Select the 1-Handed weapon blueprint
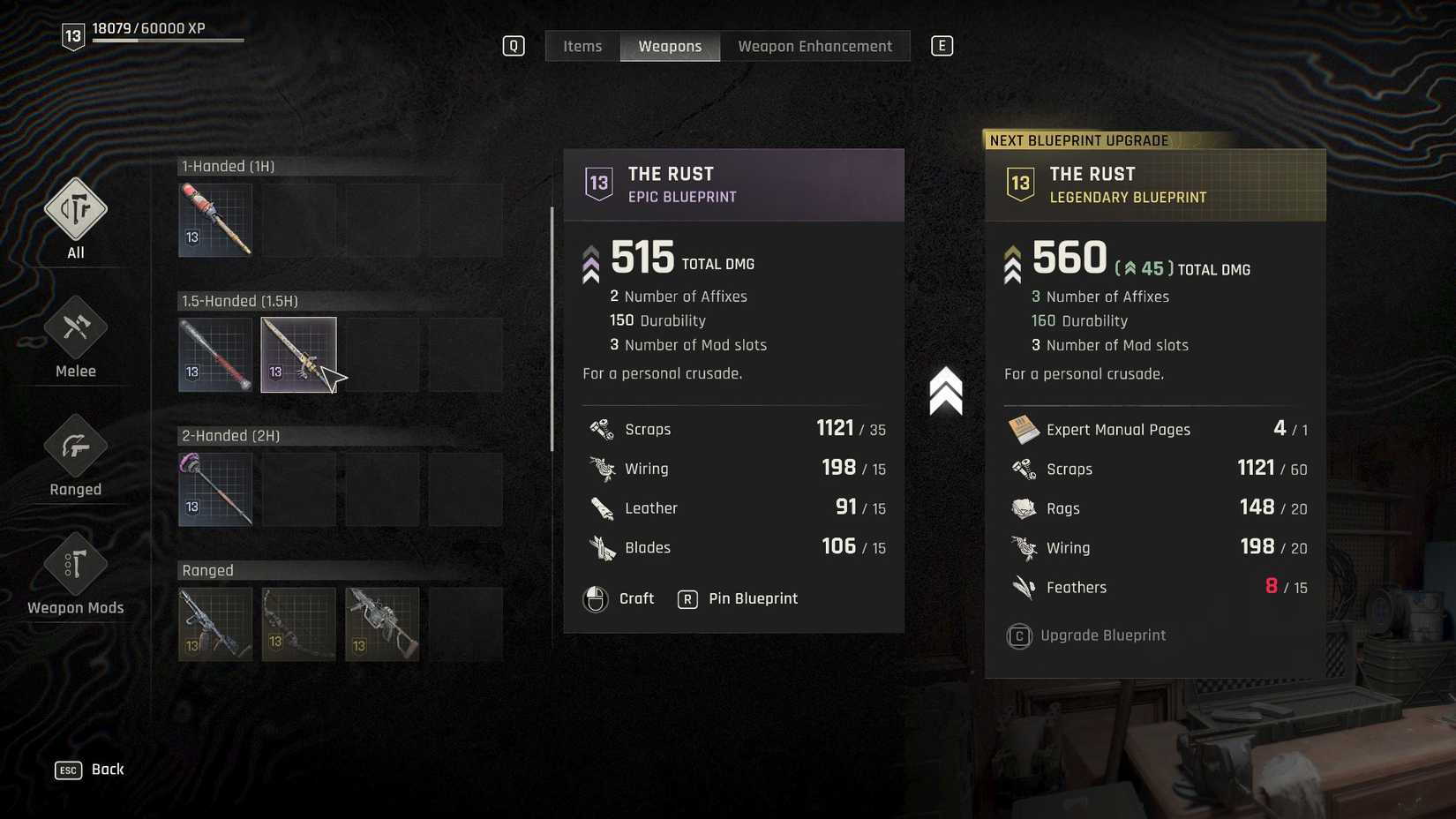The image size is (1456, 819). pyautogui.click(x=215, y=220)
